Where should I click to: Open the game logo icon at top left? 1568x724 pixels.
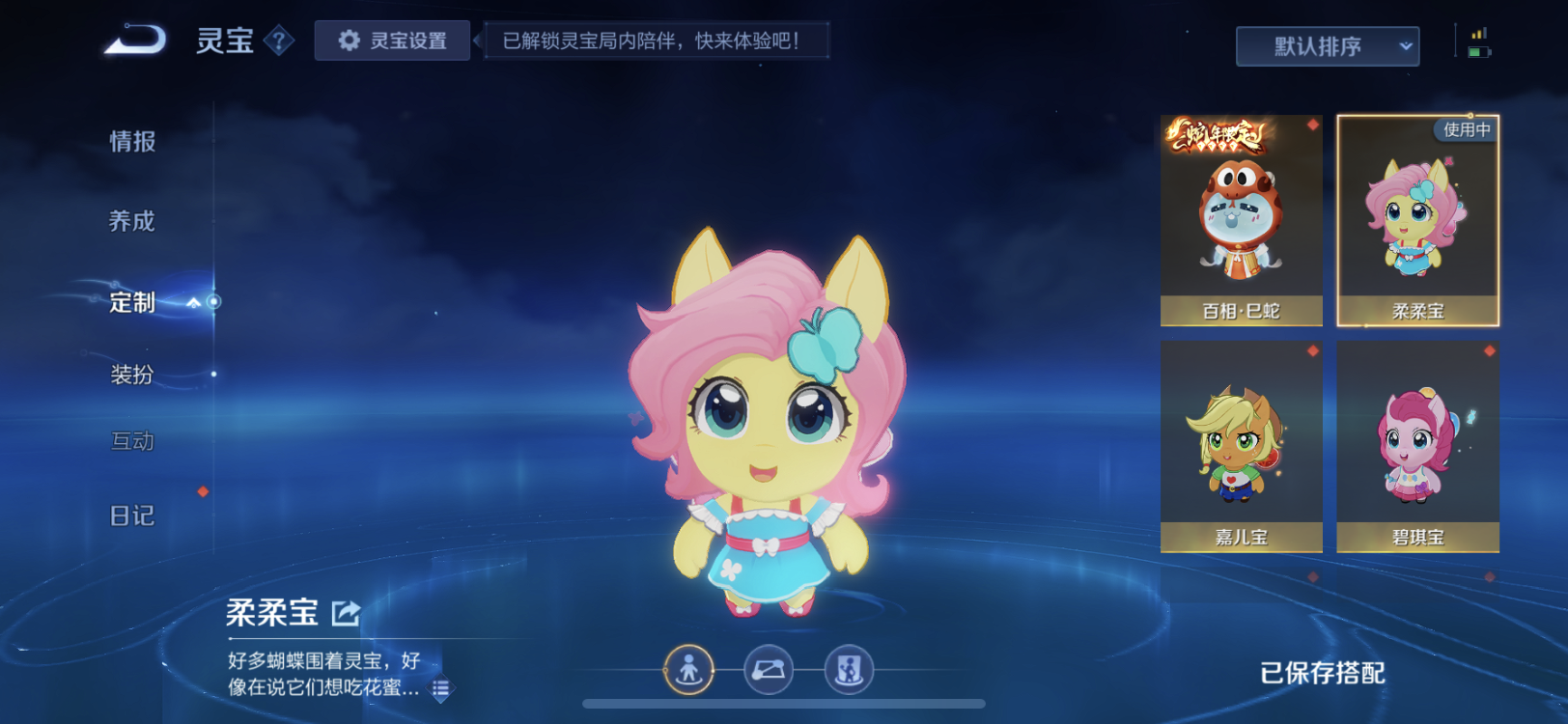135,38
